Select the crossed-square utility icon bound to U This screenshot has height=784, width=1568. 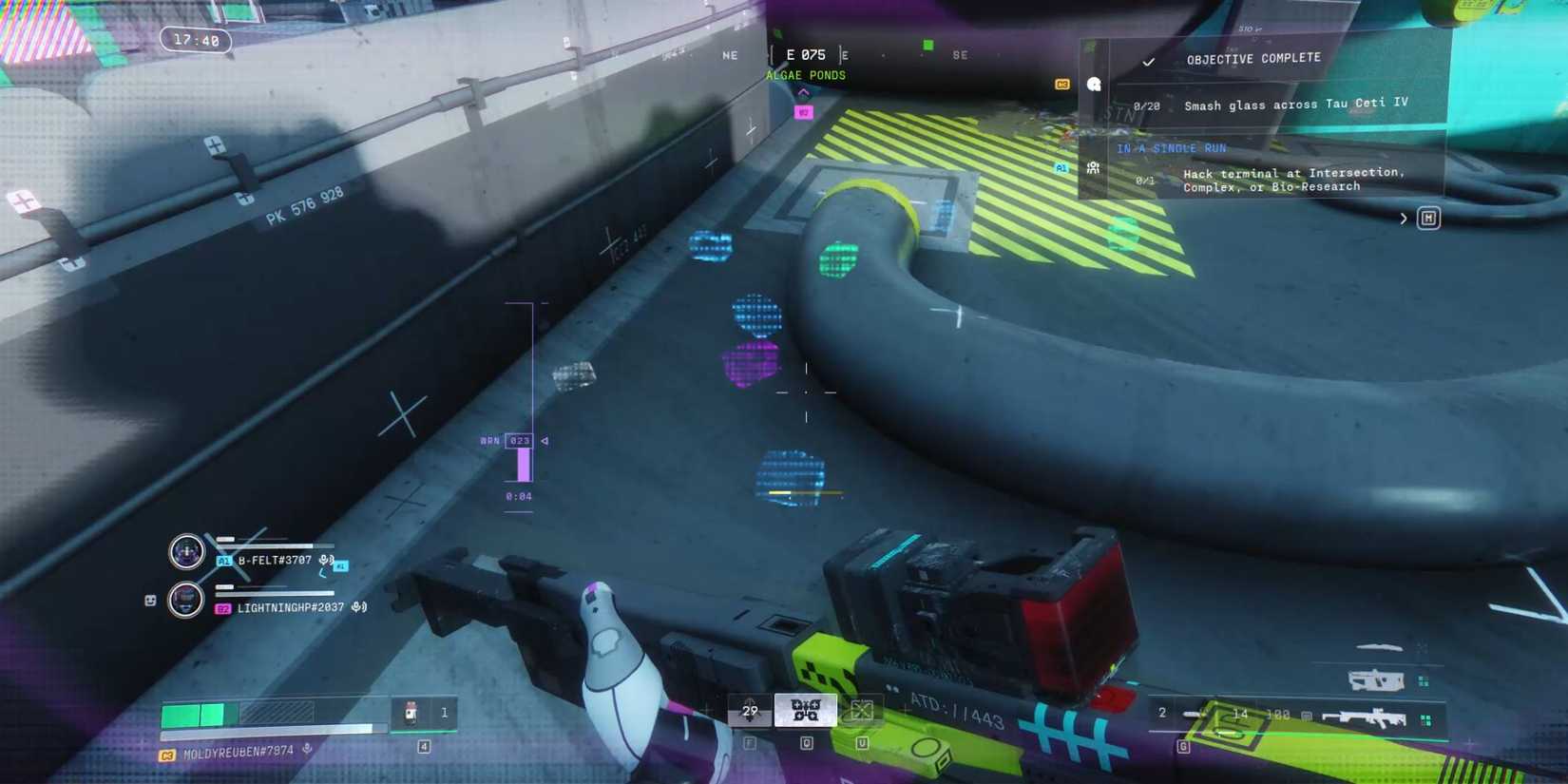[x=861, y=710]
